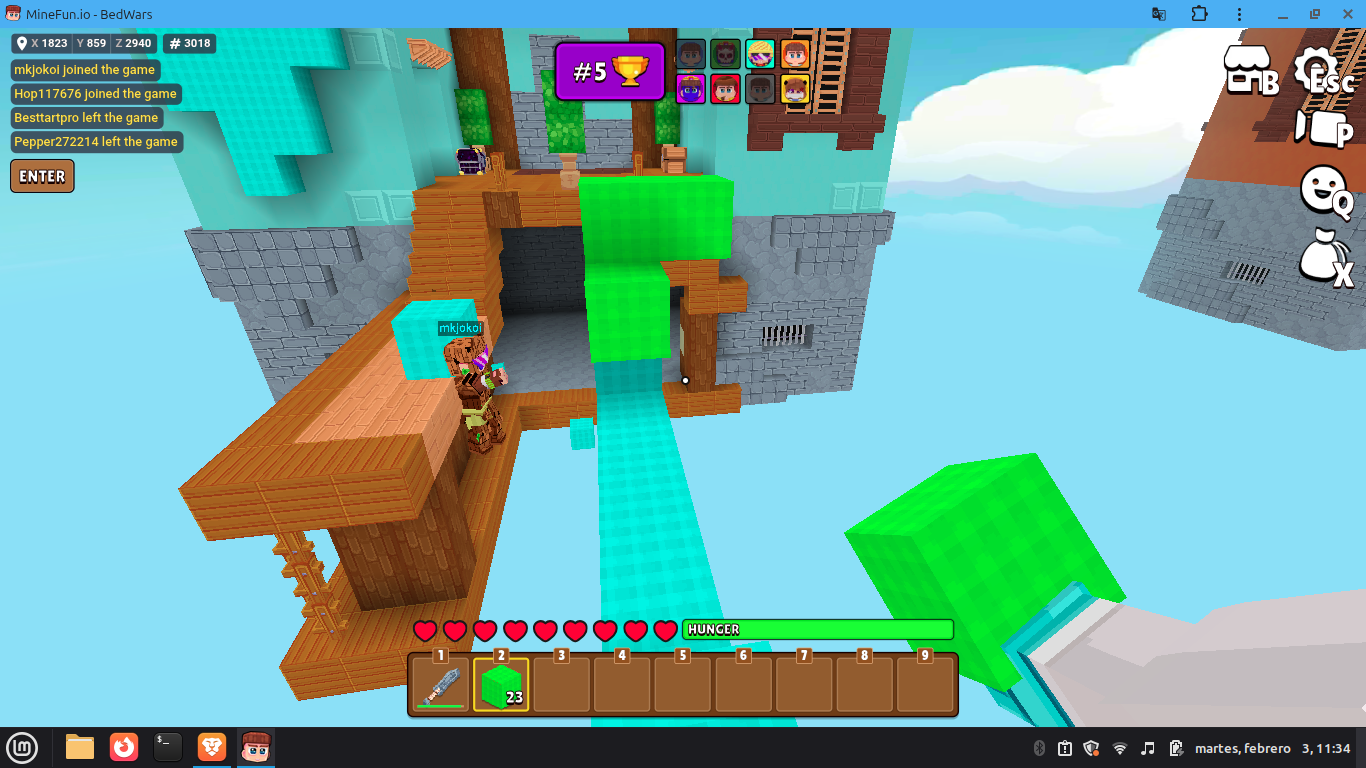Click the ENTER chat button
The width and height of the screenshot is (1366, 768).
click(x=42, y=176)
